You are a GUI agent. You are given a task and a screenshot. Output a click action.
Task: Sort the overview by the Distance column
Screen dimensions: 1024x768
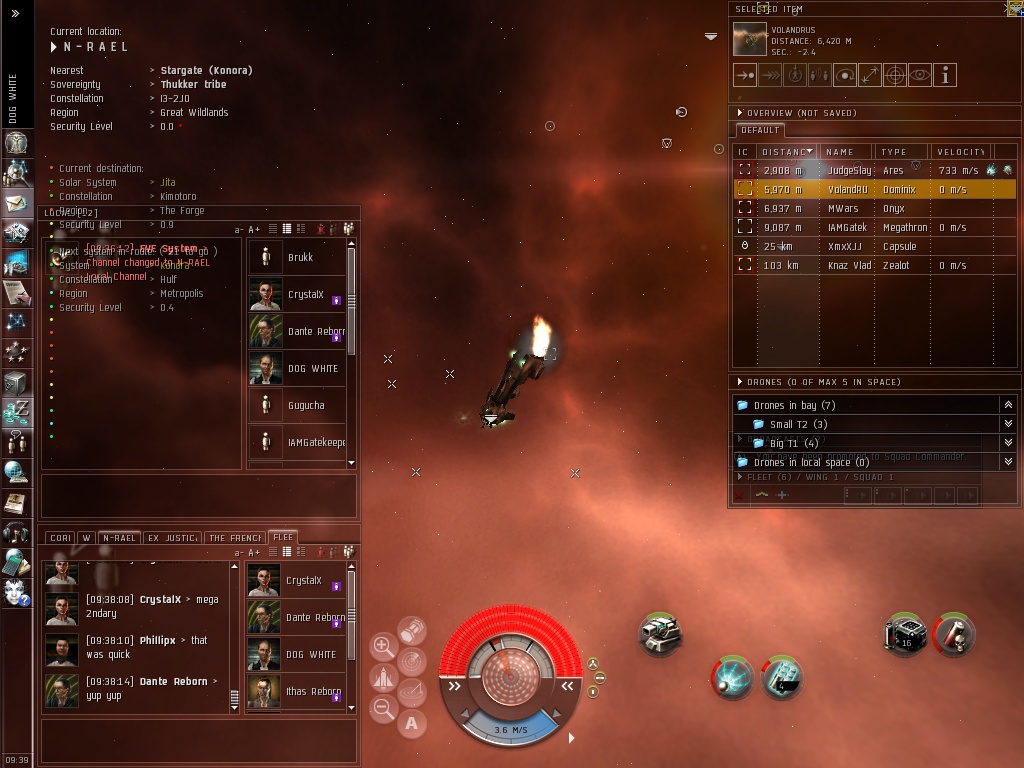click(785, 152)
